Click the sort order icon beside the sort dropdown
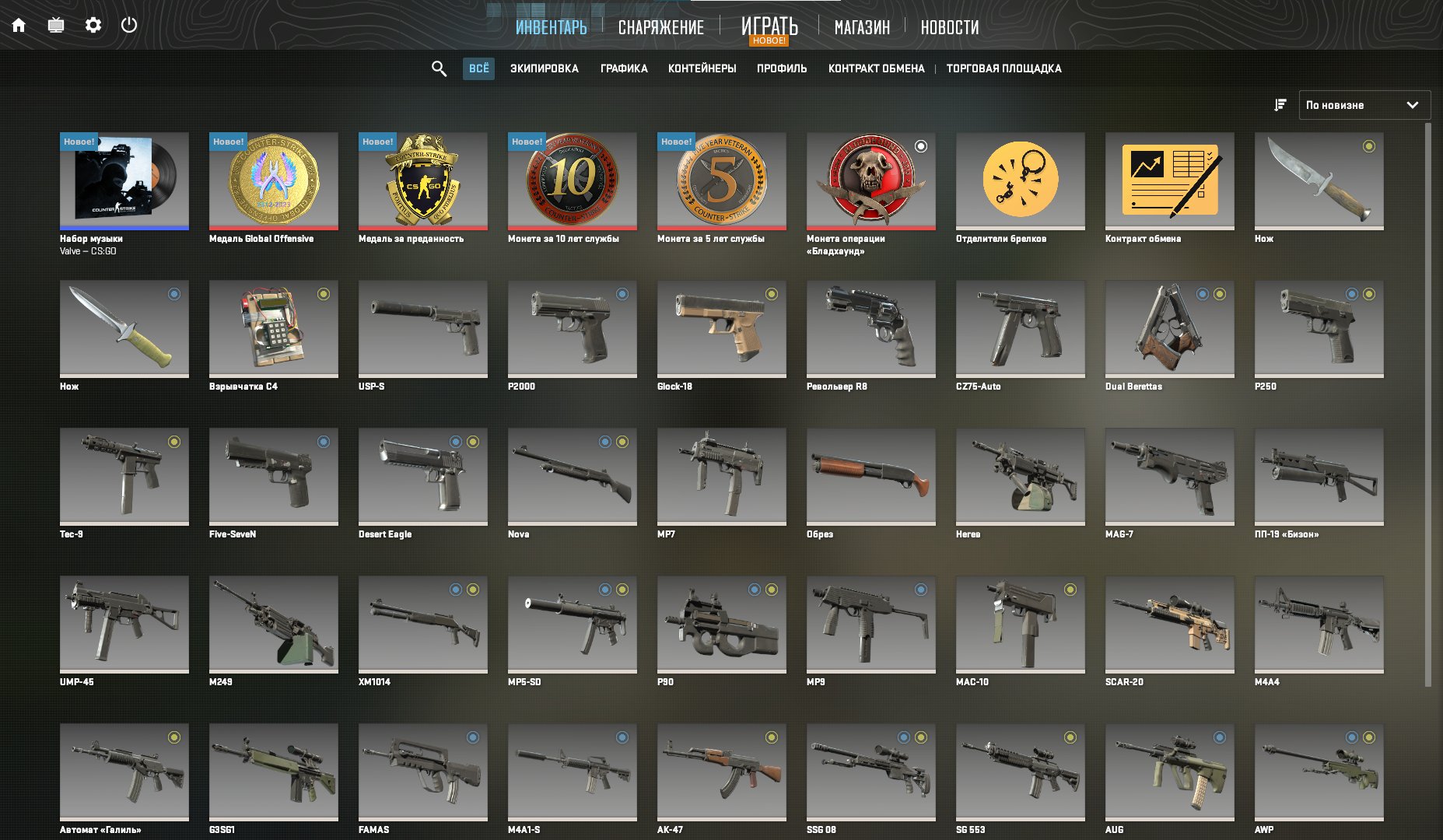 pyautogui.click(x=1280, y=105)
